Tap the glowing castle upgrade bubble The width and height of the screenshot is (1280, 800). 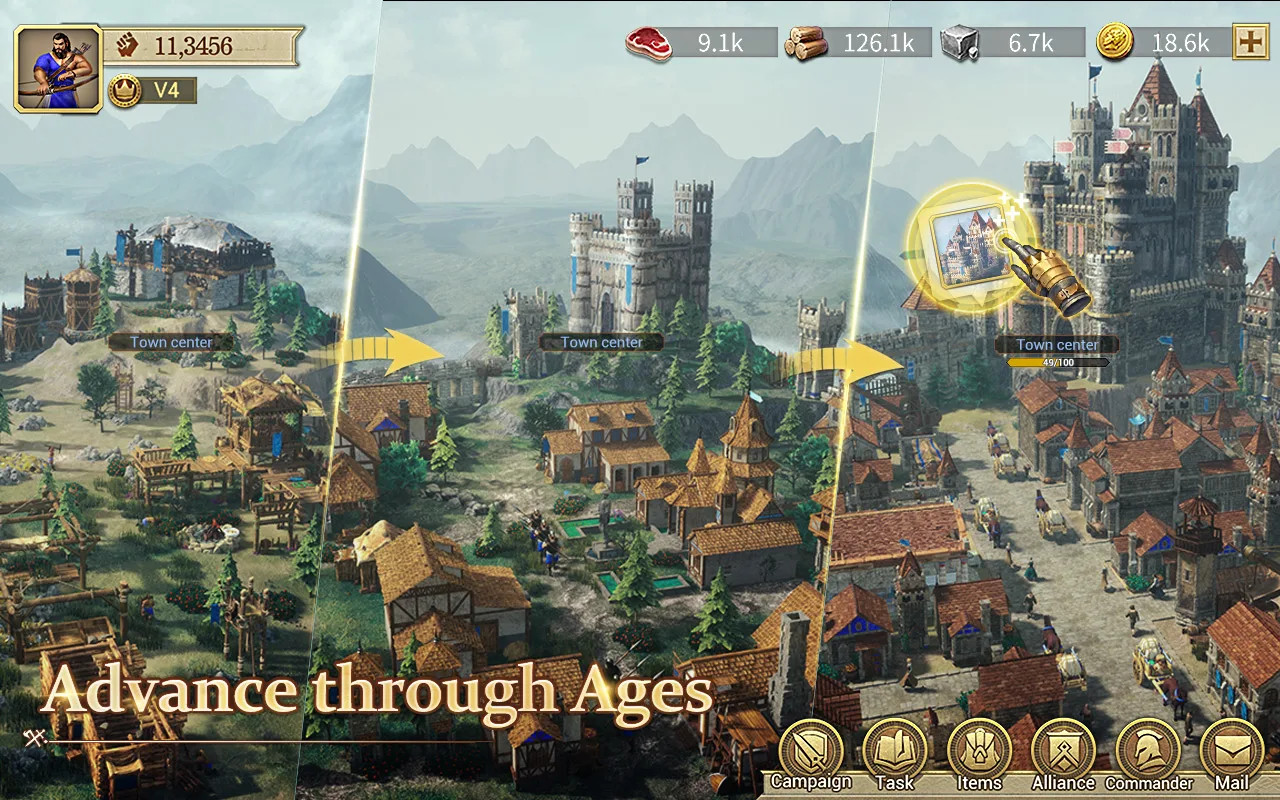[x=967, y=245]
